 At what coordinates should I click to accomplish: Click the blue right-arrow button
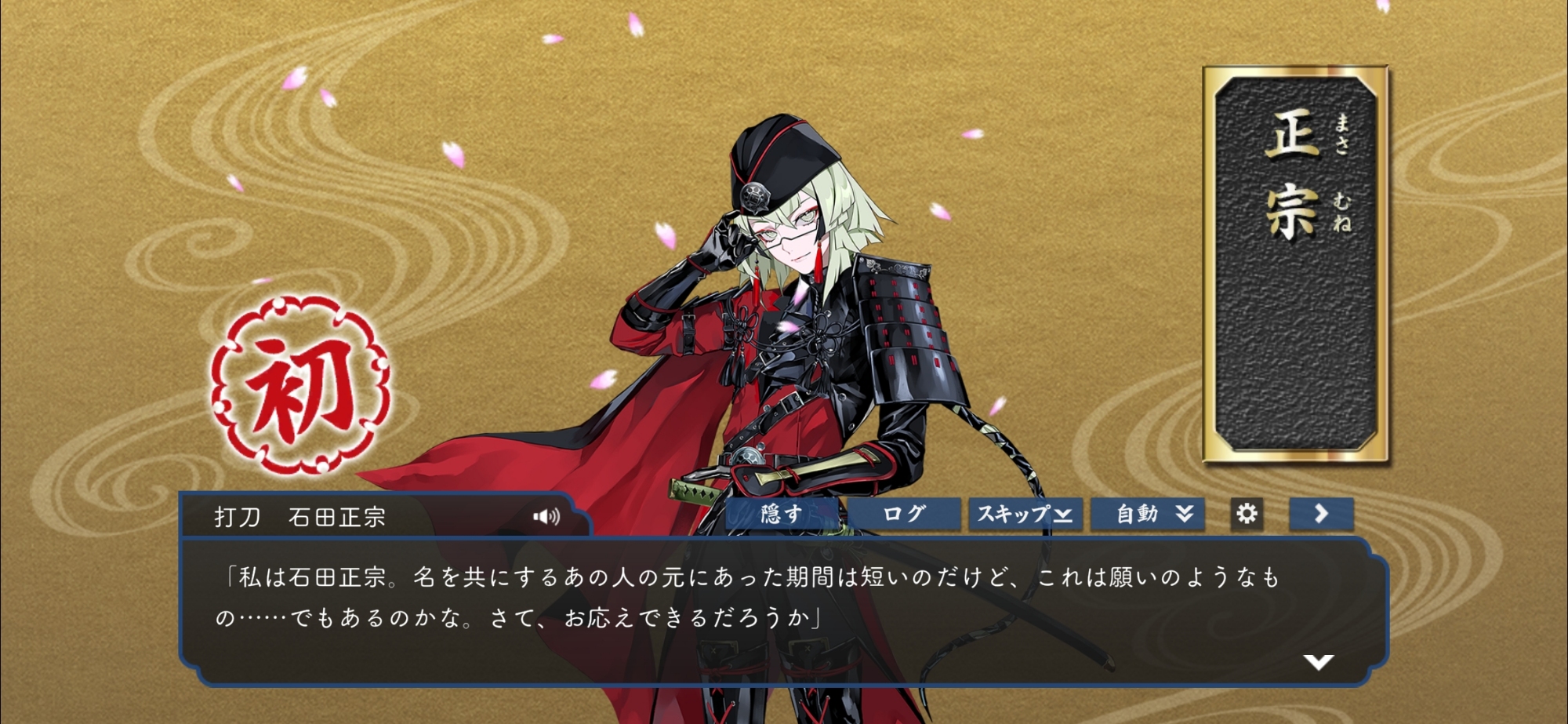1321,514
